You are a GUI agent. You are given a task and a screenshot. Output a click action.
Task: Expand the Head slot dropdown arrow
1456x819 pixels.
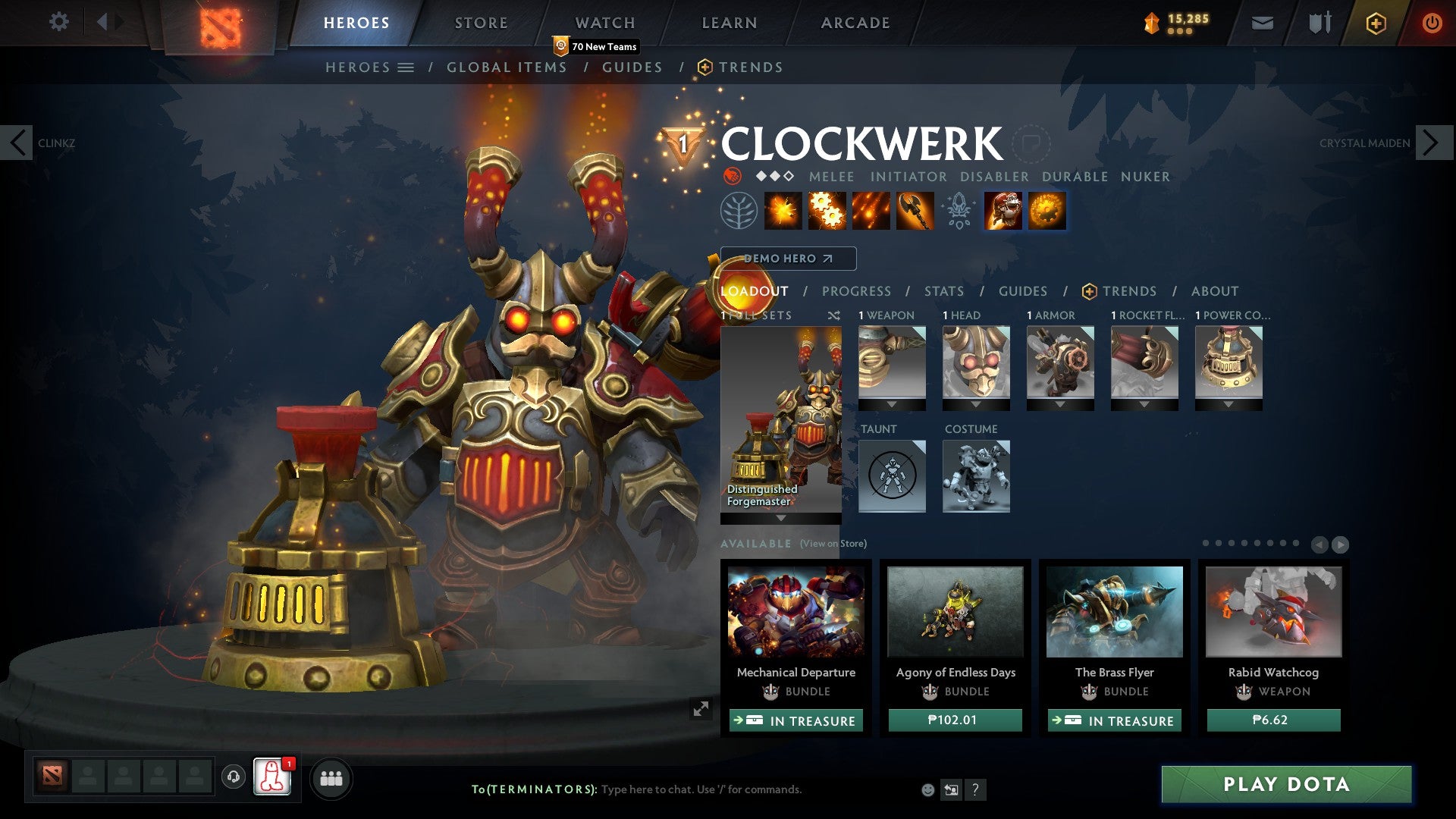point(976,404)
